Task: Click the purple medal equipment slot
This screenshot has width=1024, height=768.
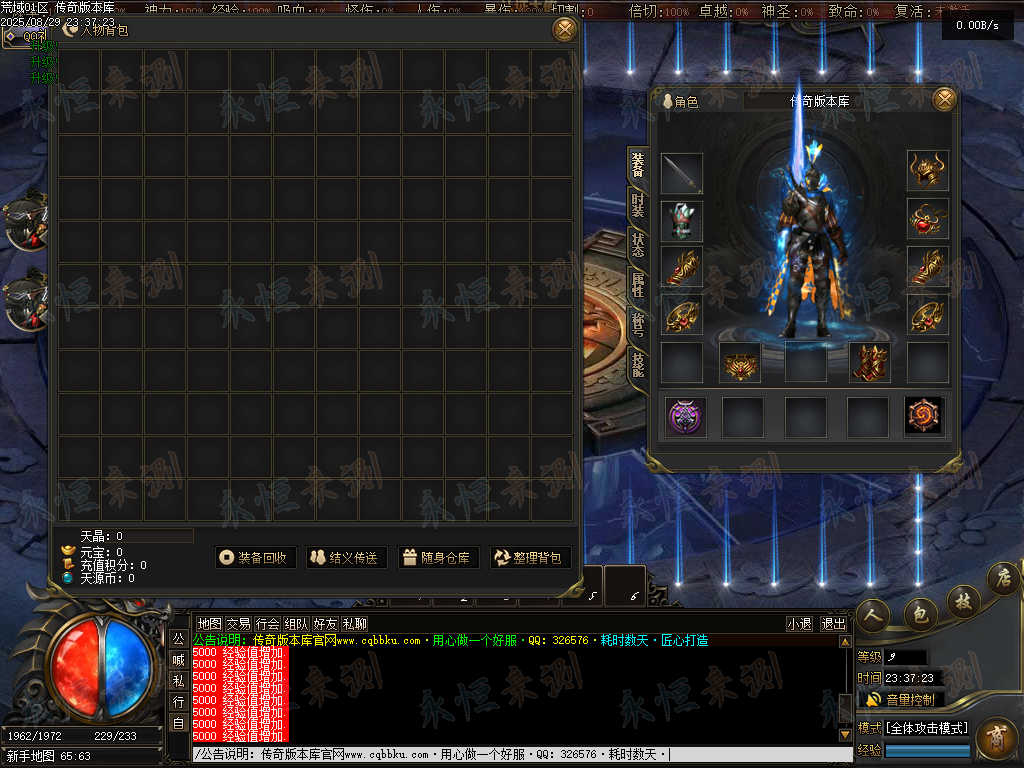Action: click(x=686, y=416)
